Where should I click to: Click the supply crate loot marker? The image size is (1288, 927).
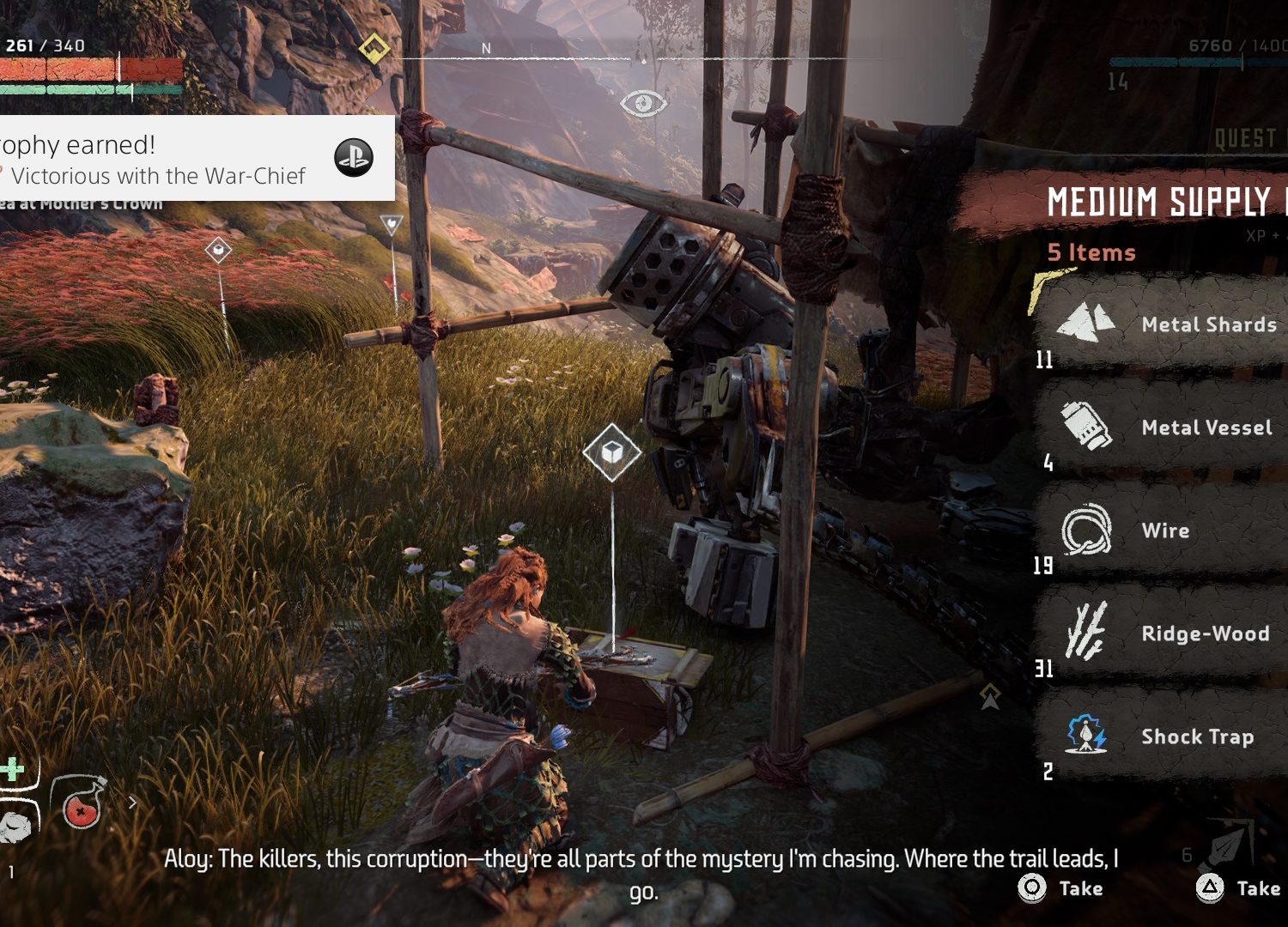[611, 451]
